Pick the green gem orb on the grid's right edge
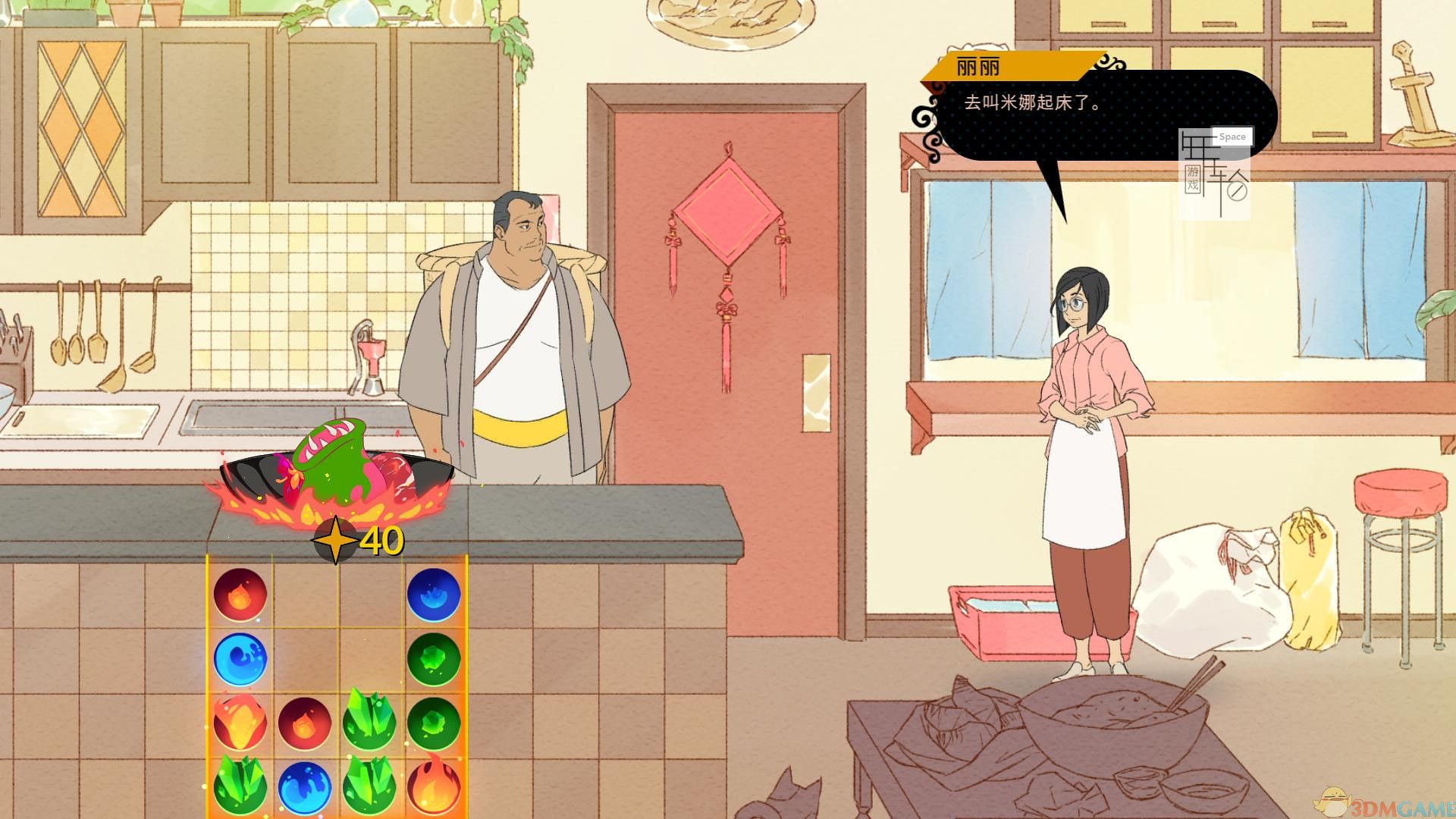 point(435,658)
